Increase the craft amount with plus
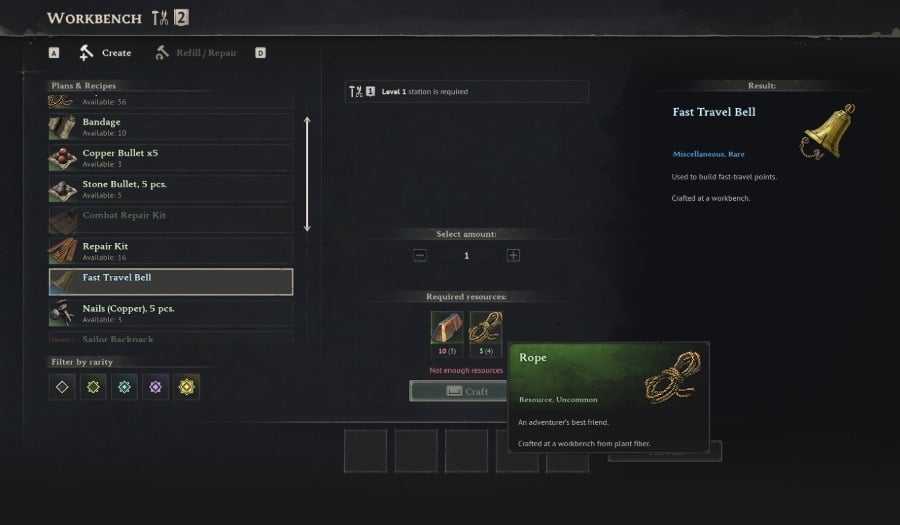The height and width of the screenshot is (525, 900). pos(513,256)
